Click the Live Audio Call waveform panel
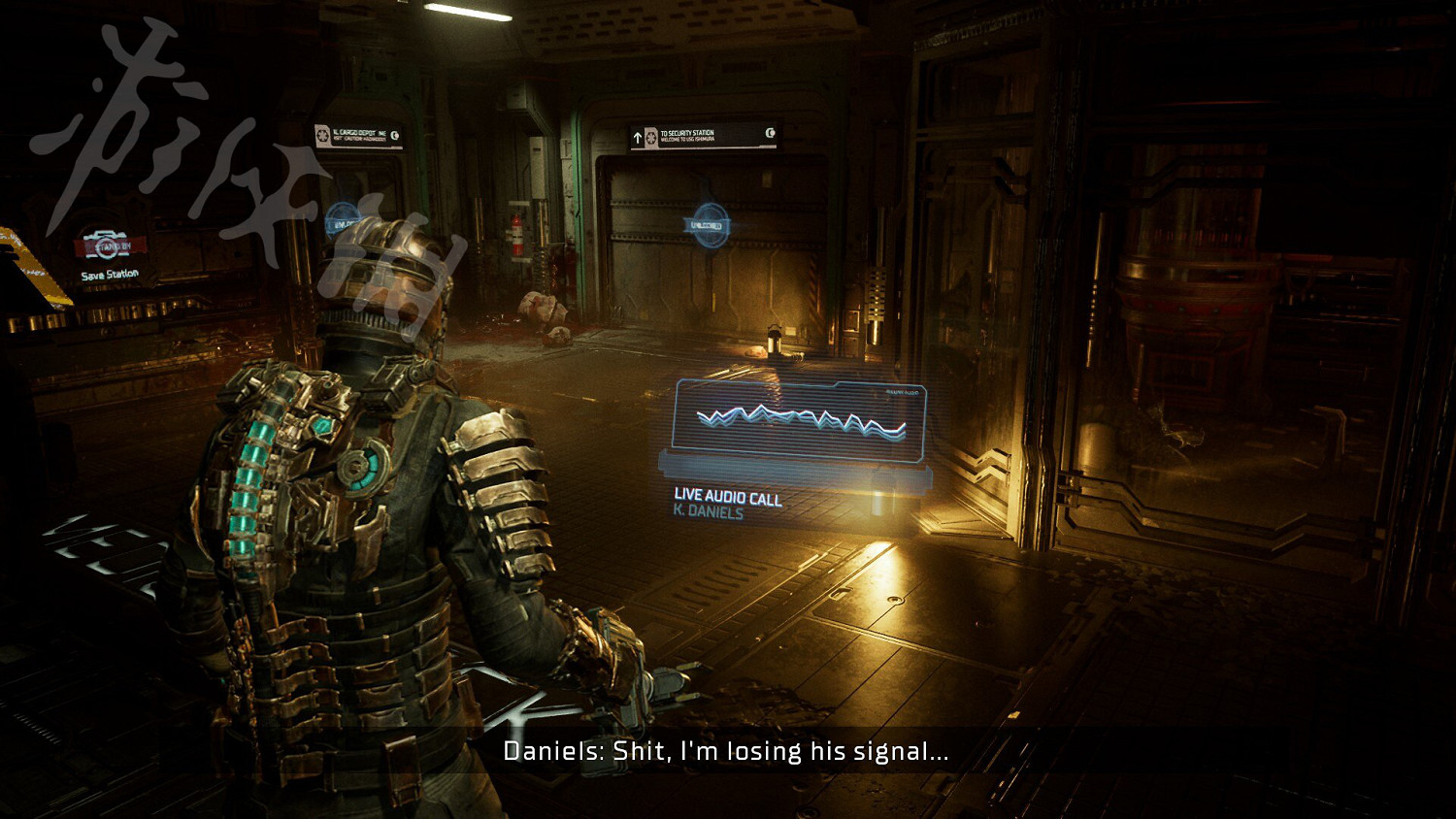The height and width of the screenshot is (819, 1456). (800, 419)
